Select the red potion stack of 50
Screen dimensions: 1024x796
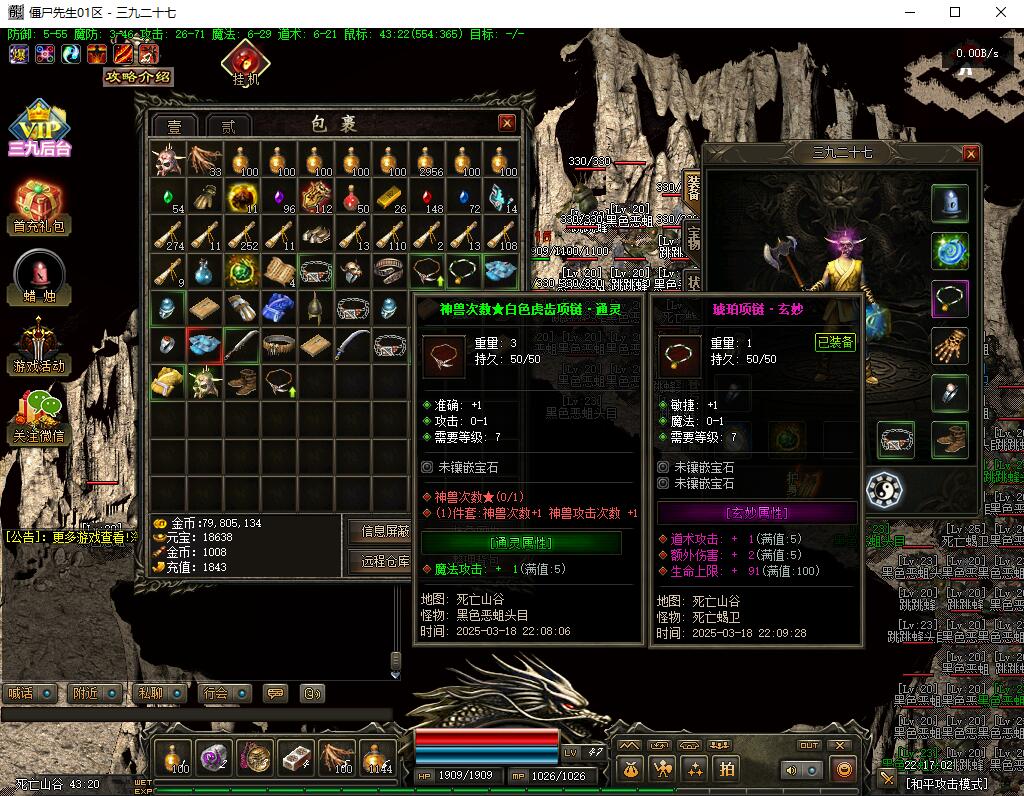[352, 196]
